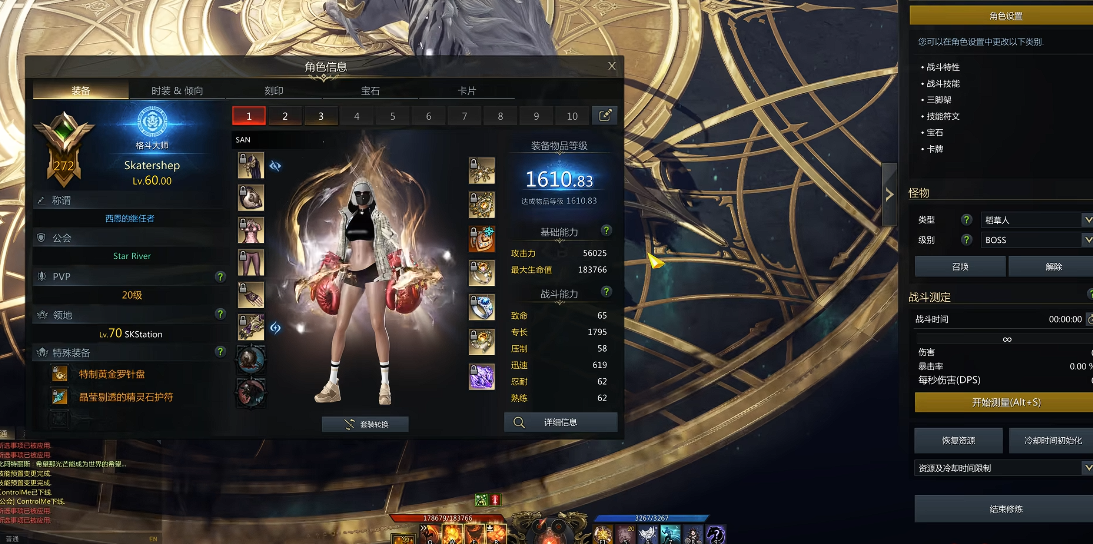Open 详细信息 detailed stats

560,423
